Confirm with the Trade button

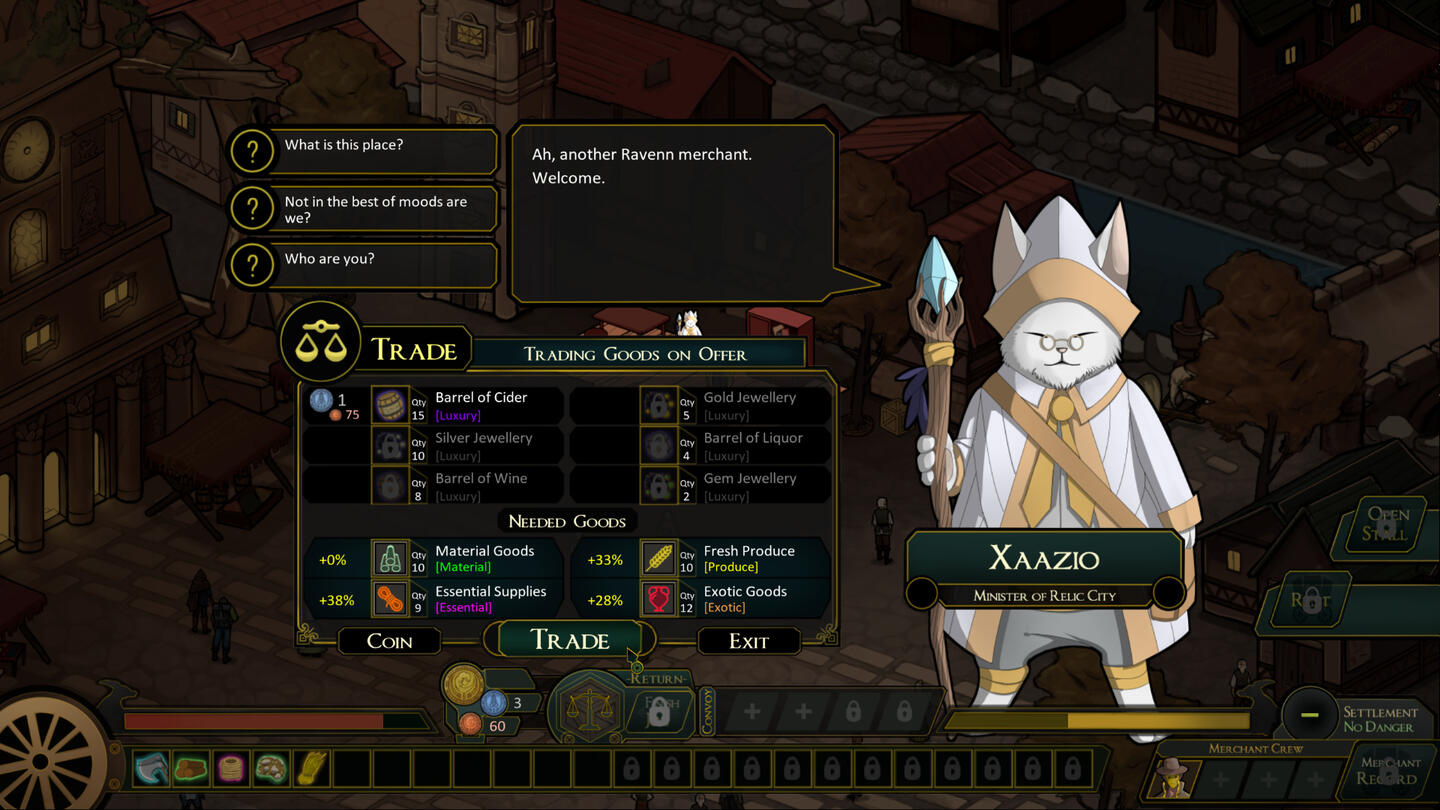pos(569,640)
